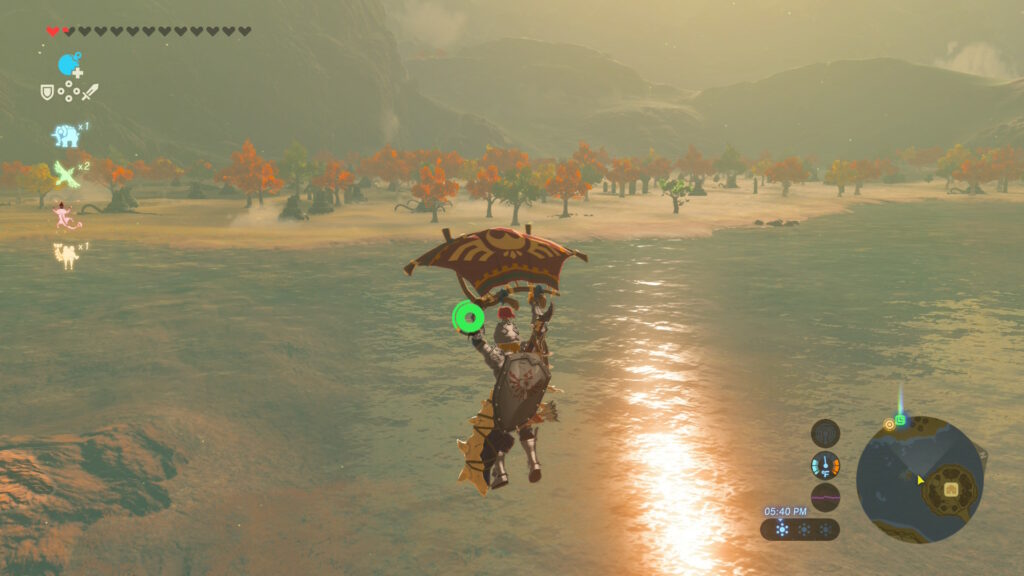Image resolution: width=1024 pixels, height=576 pixels.
Task: Select the blue remote bomb rune icon
Action: (68, 65)
